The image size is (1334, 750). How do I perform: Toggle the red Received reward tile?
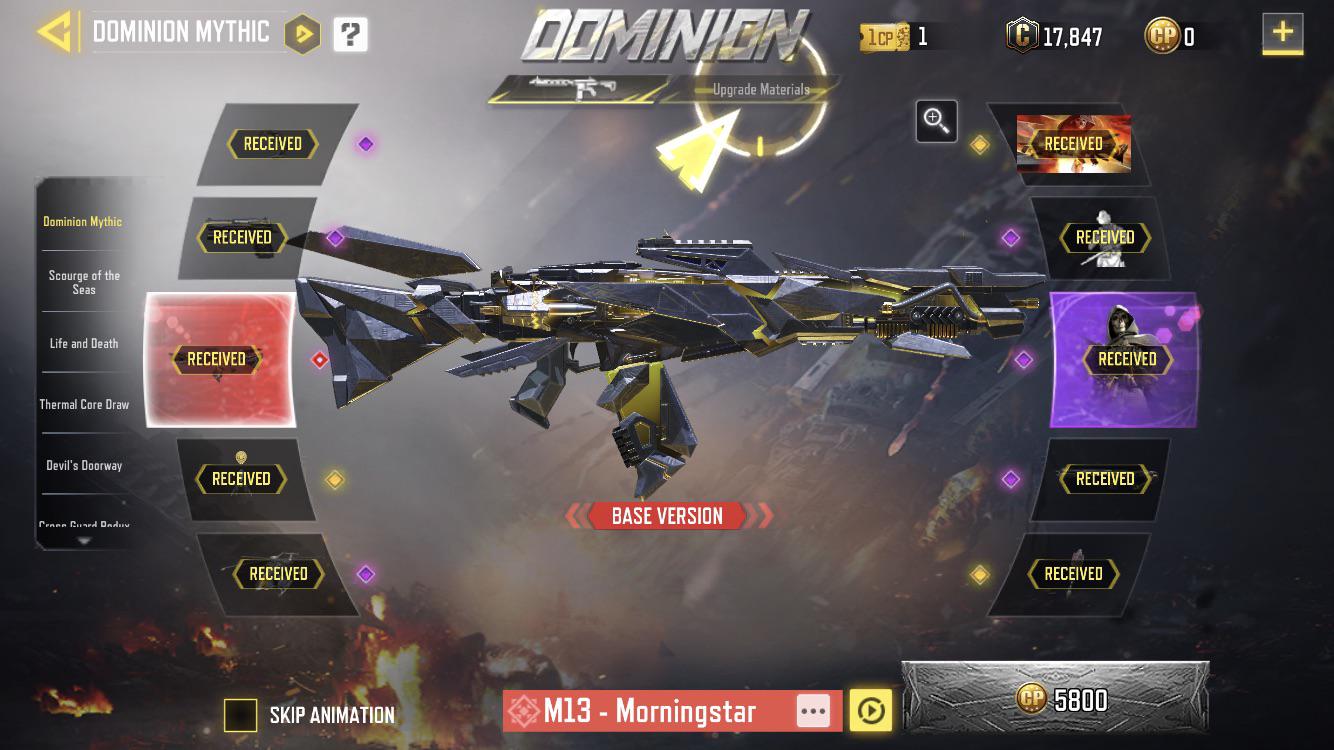pyautogui.click(x=218, y=359)
